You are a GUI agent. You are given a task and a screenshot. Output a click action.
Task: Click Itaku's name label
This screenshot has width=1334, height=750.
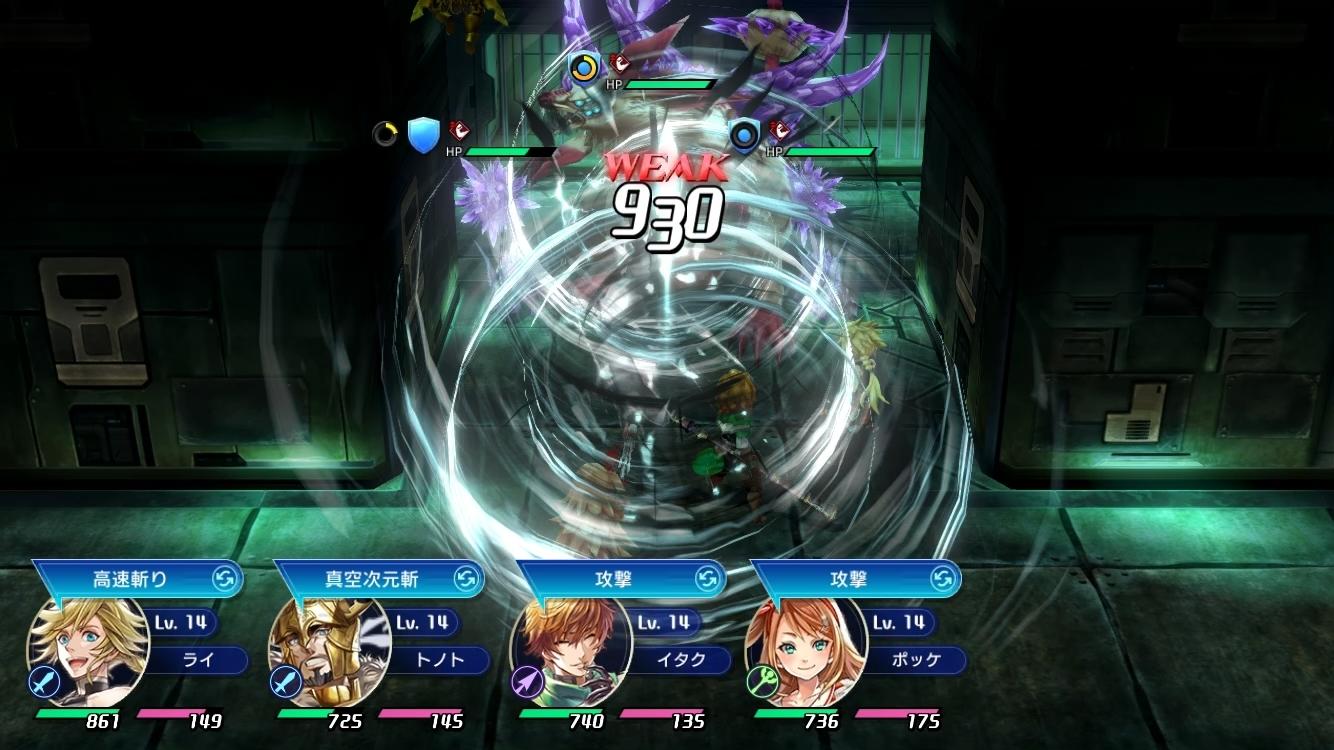(x=680, y=661)
